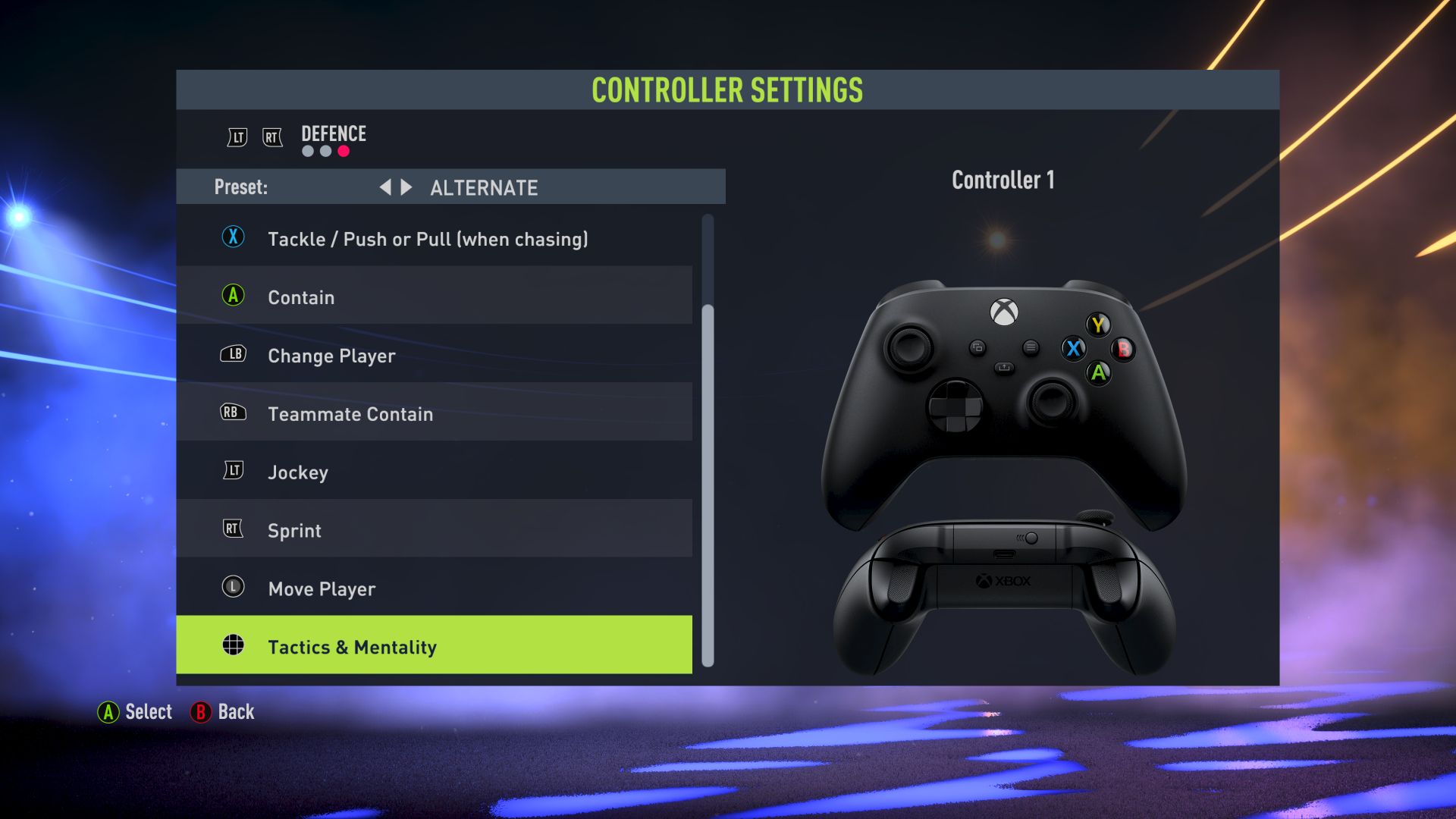Select the LT icon beside Jockey
The height and width of the screenshot is (819, 1456).
click(234, 472)
